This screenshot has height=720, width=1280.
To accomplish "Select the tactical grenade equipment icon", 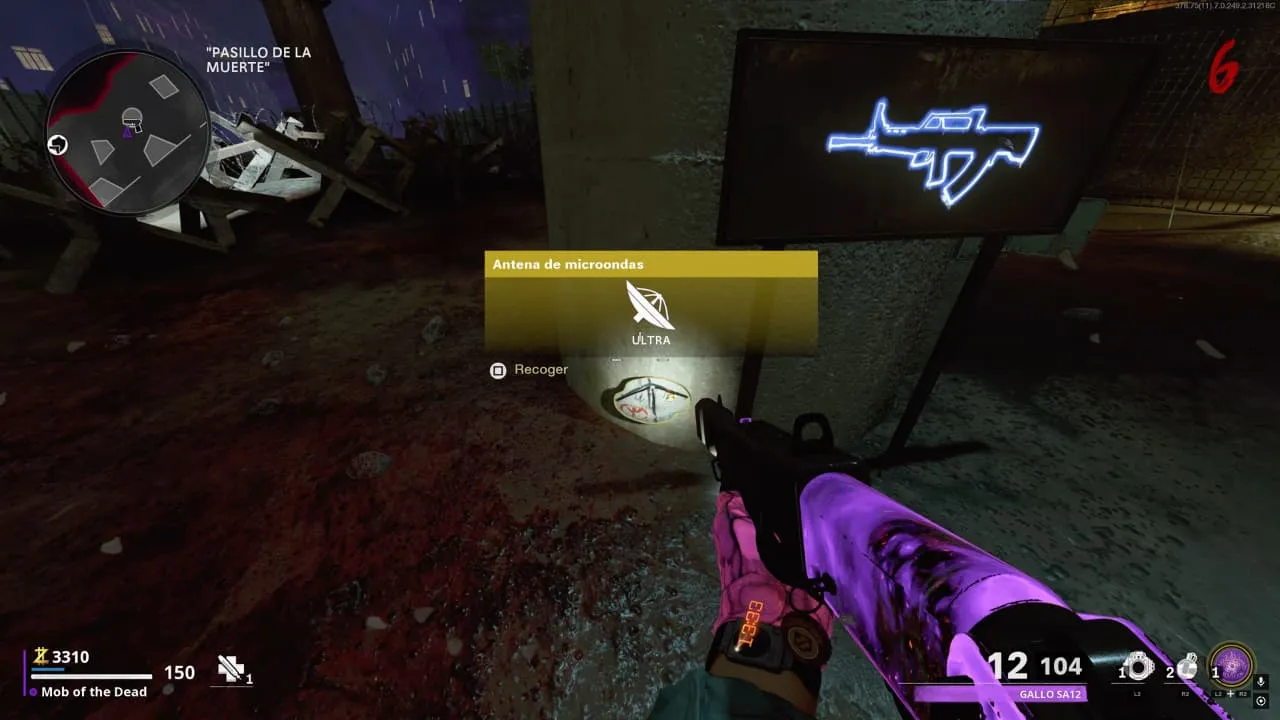I will tap(1138, 667).
